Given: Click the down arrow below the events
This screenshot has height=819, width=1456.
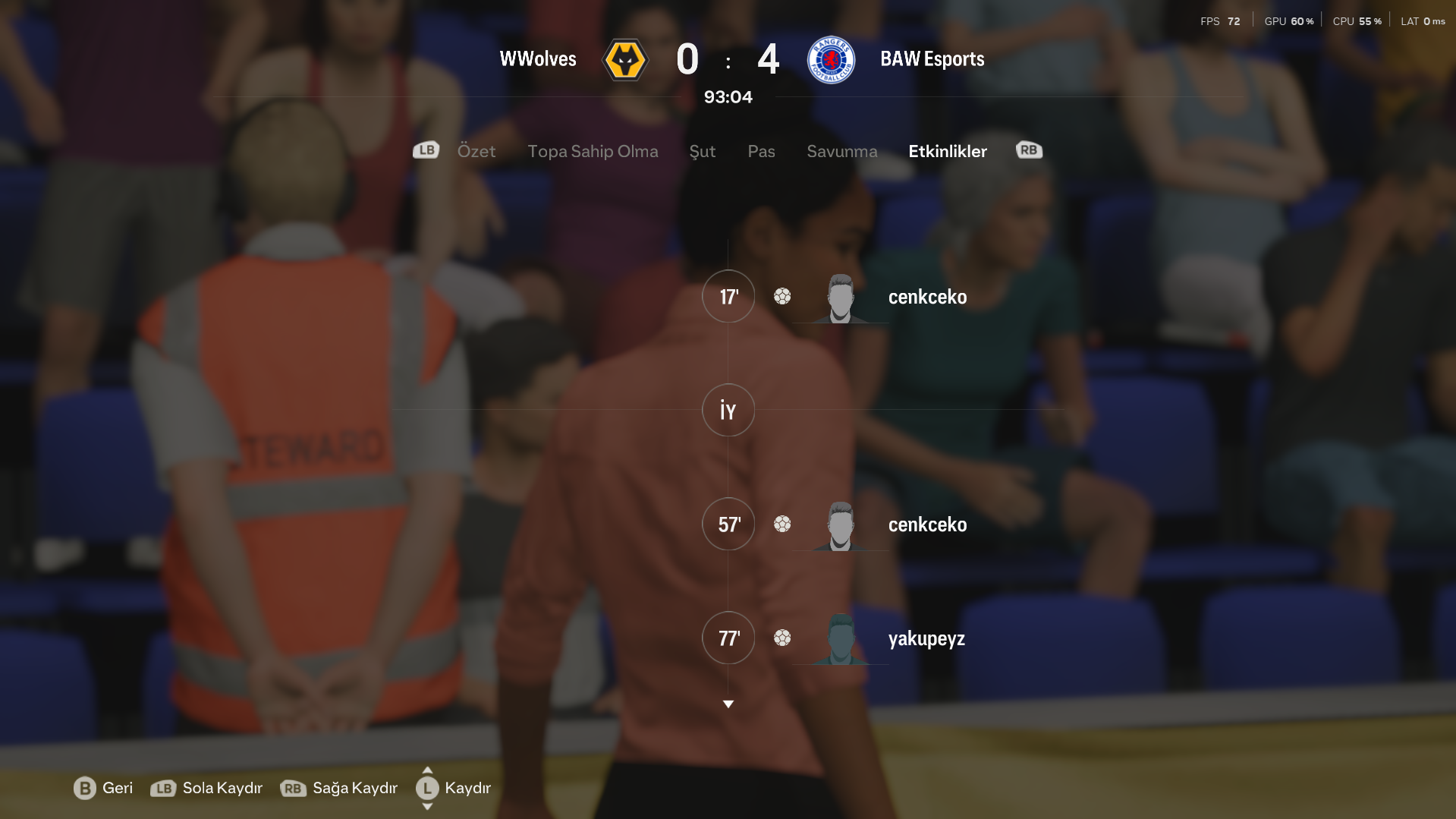Looking at the screenshot, I should (728, 704).
